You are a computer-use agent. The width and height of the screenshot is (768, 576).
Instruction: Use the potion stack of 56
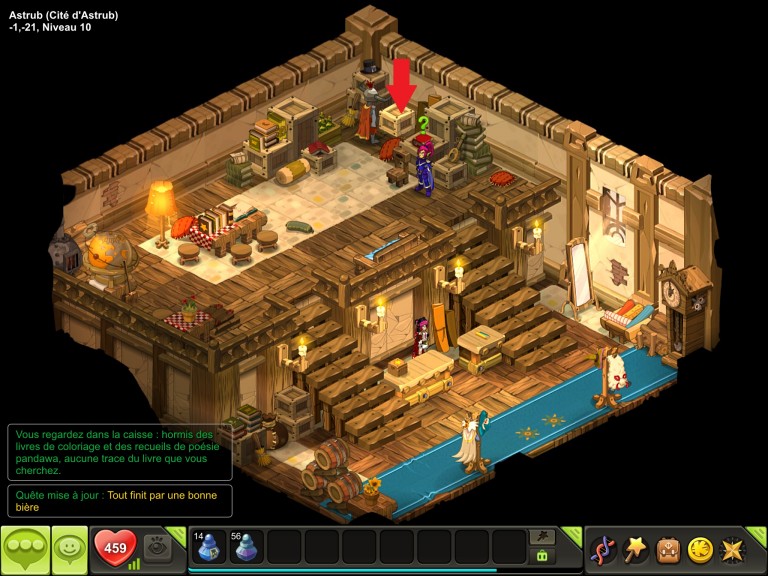[x=246, y=547]
